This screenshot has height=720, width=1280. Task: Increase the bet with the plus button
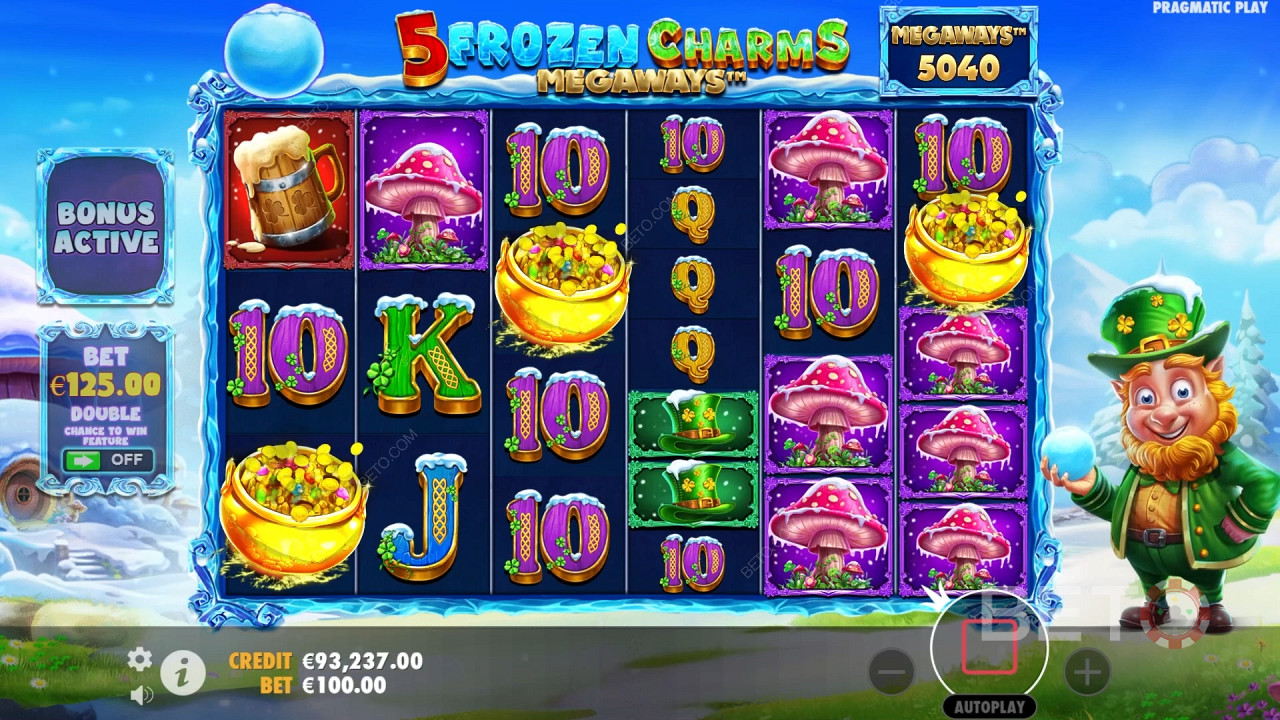tap(1087, 672)
